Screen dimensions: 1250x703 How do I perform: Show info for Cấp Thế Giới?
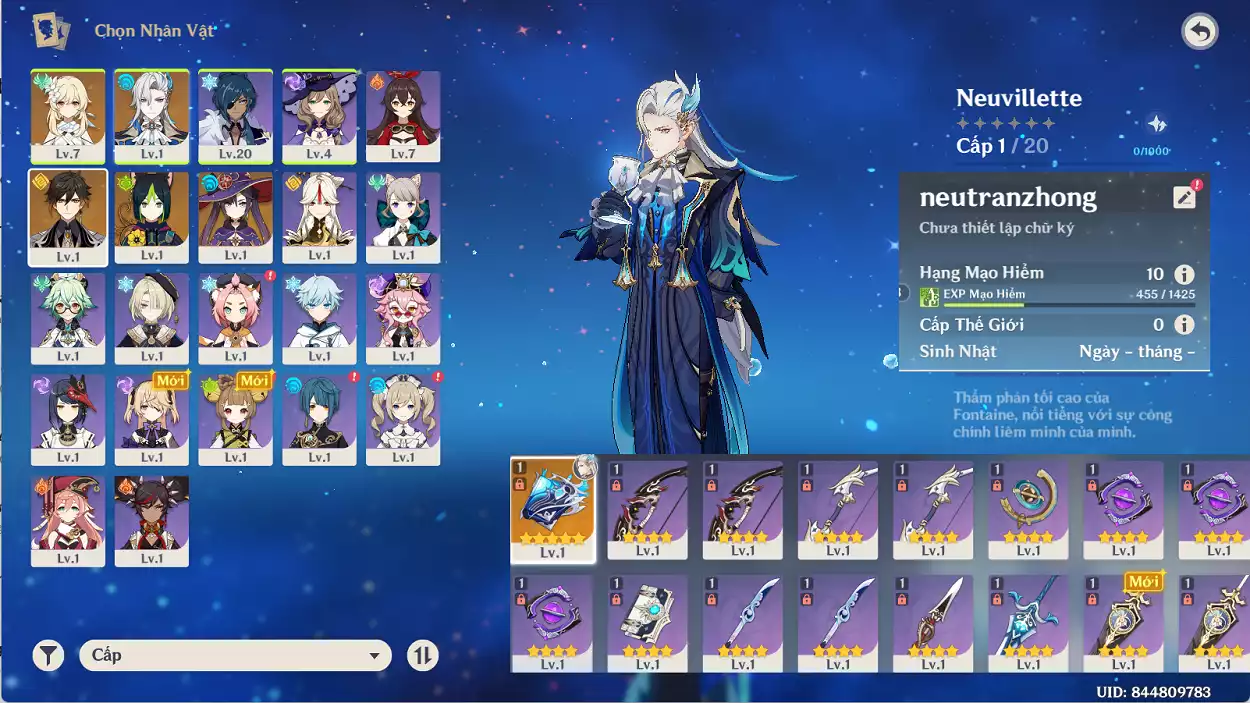pos(1184,325)
